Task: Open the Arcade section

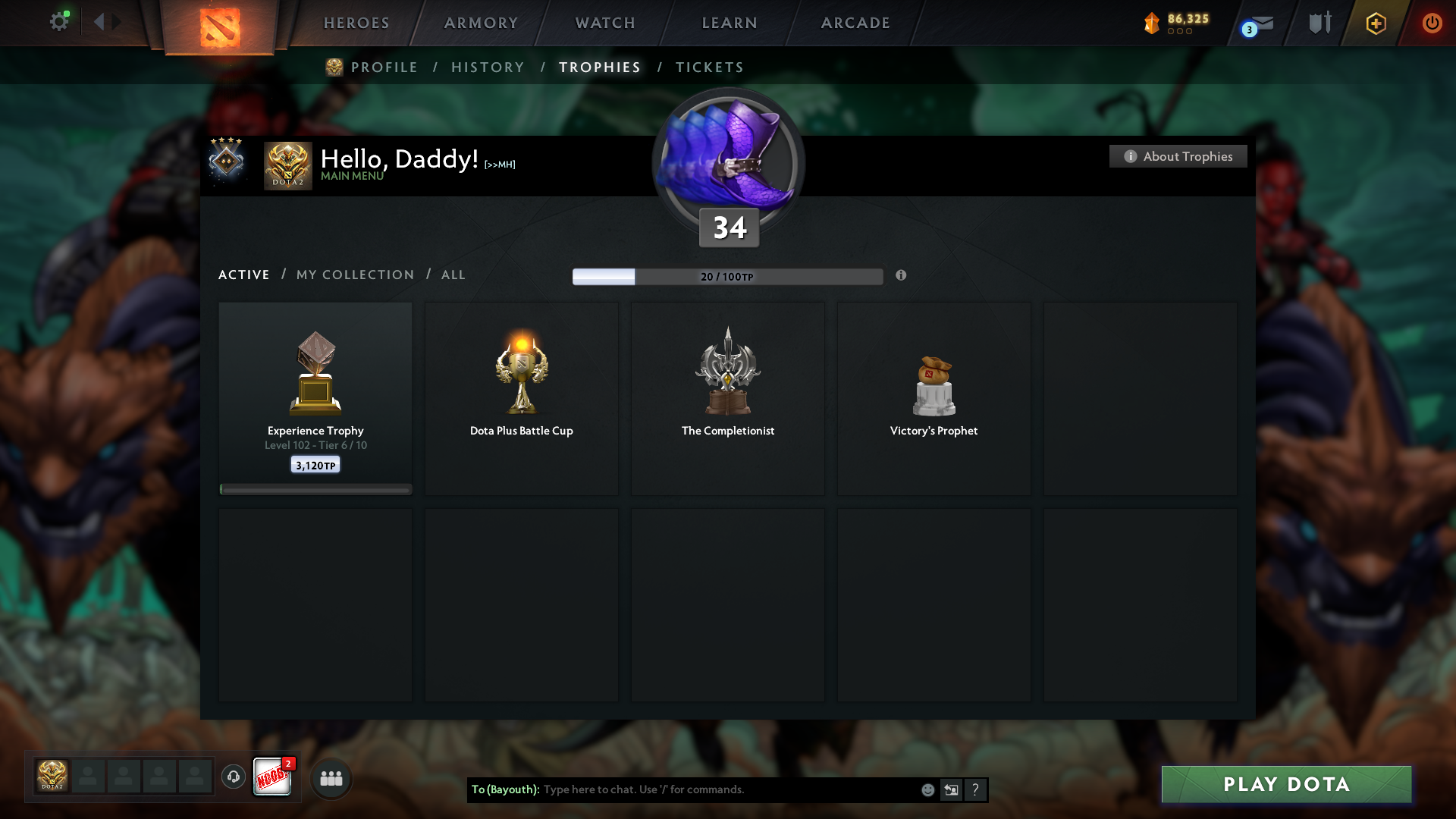Action: click(x=855, y=23)
